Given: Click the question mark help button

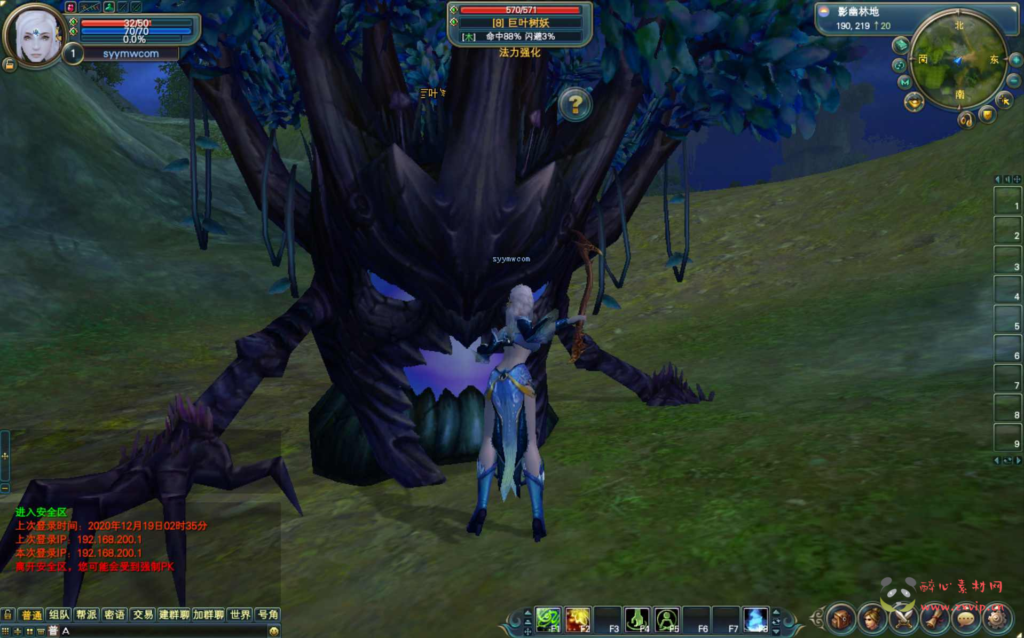Looking at the screenshot, I should (x=575, y=104).
